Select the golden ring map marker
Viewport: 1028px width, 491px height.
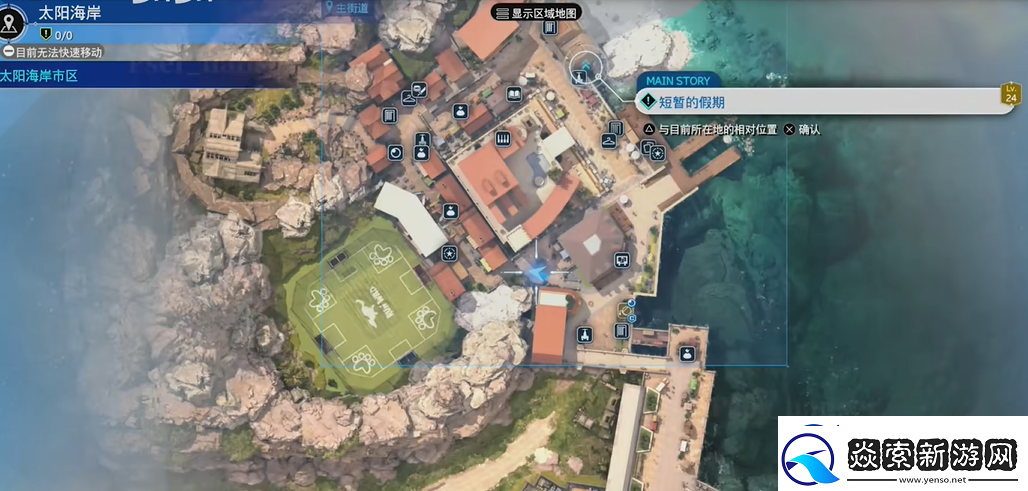click(623, 309)
